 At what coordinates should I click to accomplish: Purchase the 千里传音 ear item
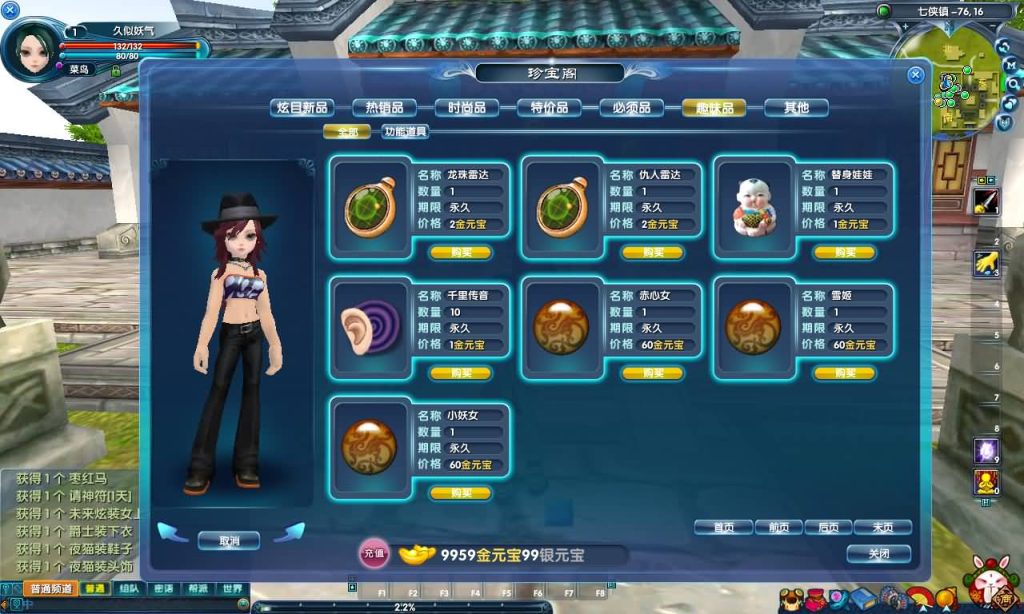[460, 373]
